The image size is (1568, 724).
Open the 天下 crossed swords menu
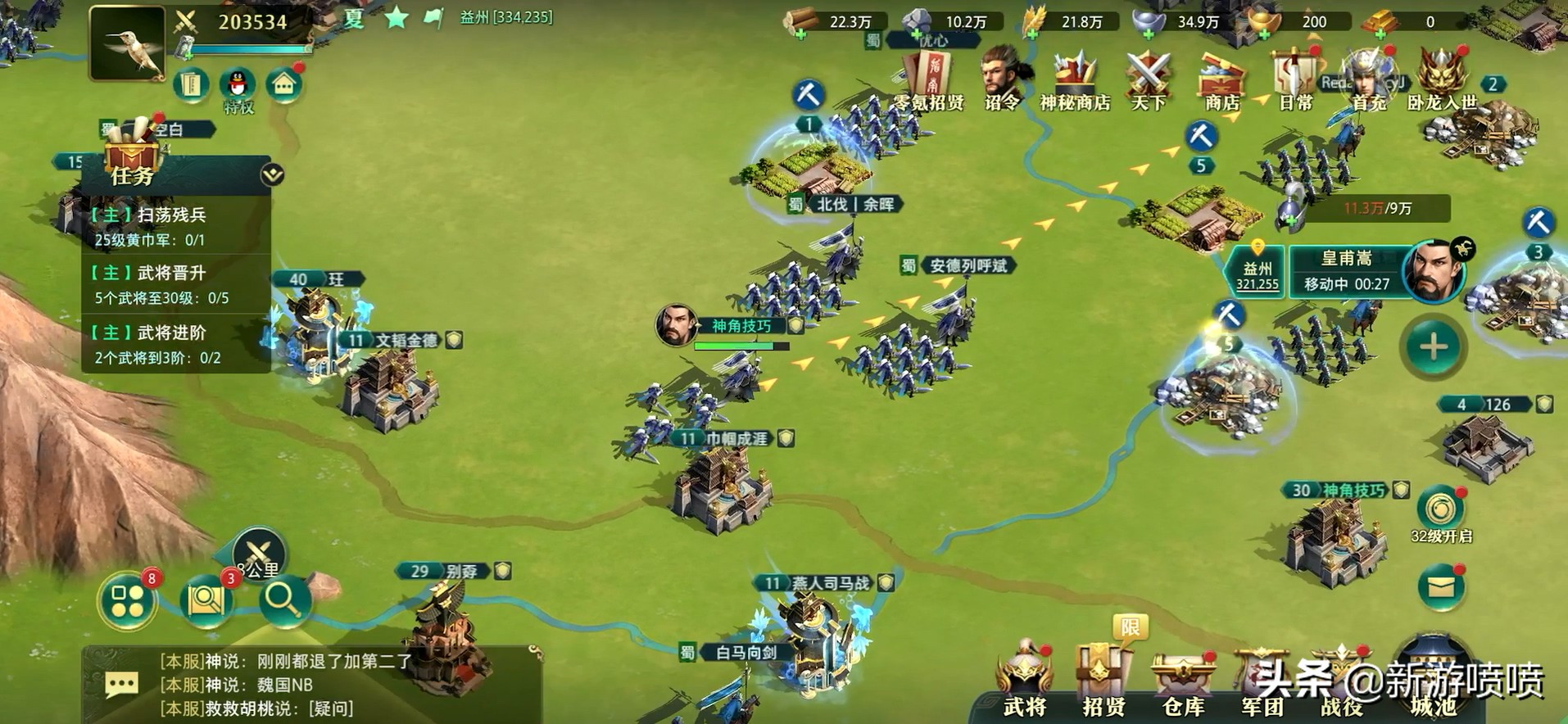pos(1148,80)
